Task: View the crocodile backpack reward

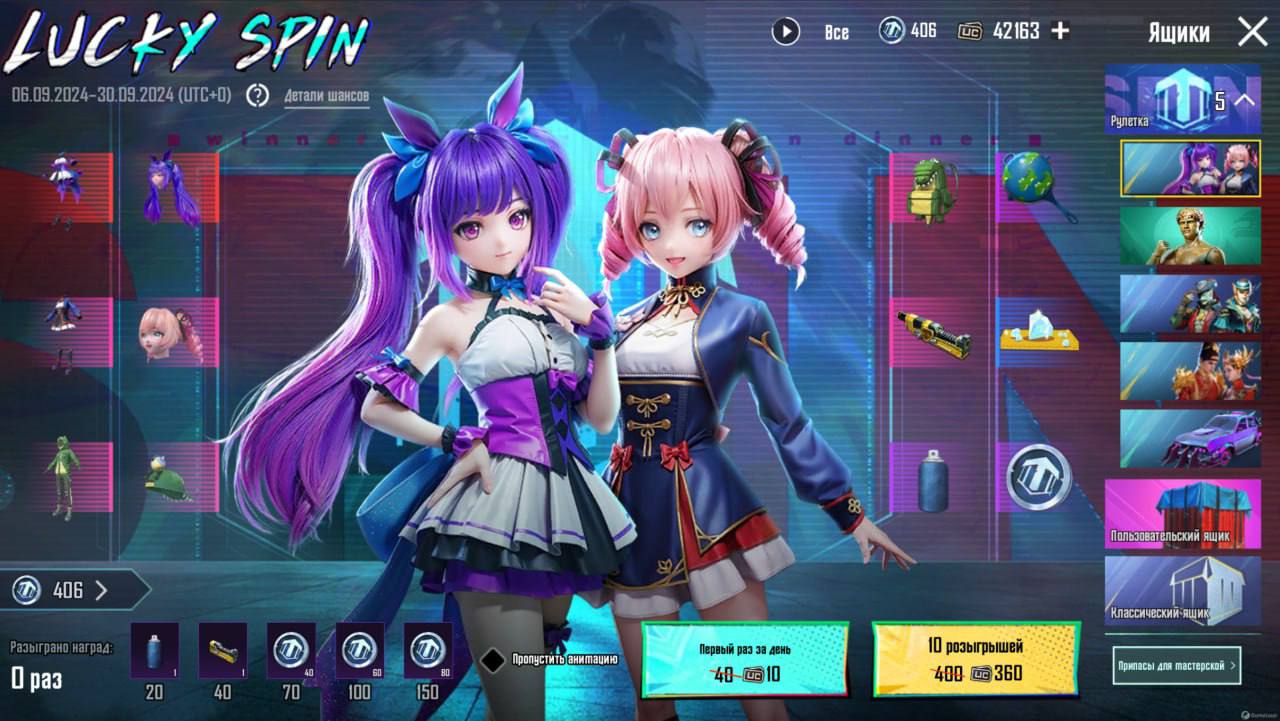Action: click(x=931, y=188)
